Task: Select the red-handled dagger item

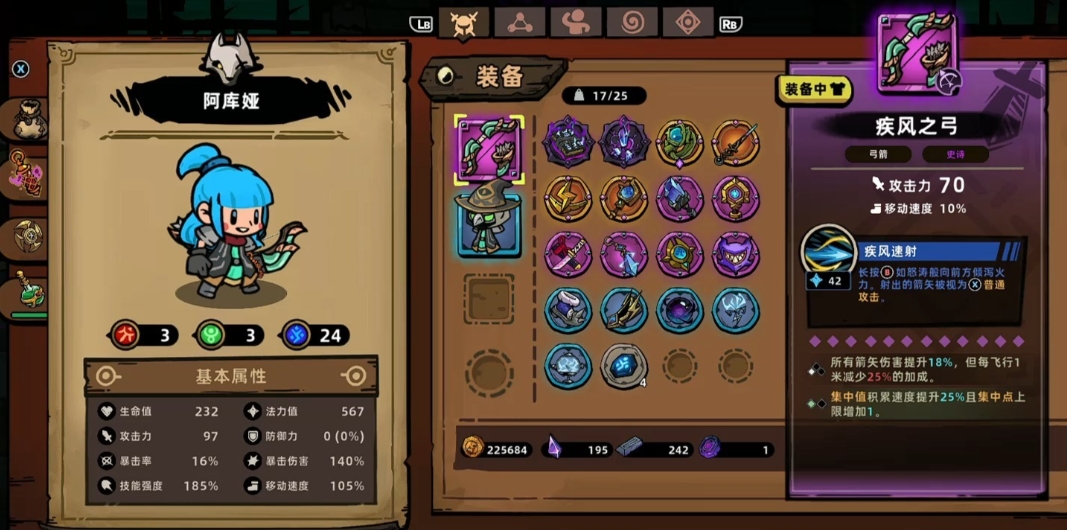Action: pyautogui.click(x=568, y=255)
